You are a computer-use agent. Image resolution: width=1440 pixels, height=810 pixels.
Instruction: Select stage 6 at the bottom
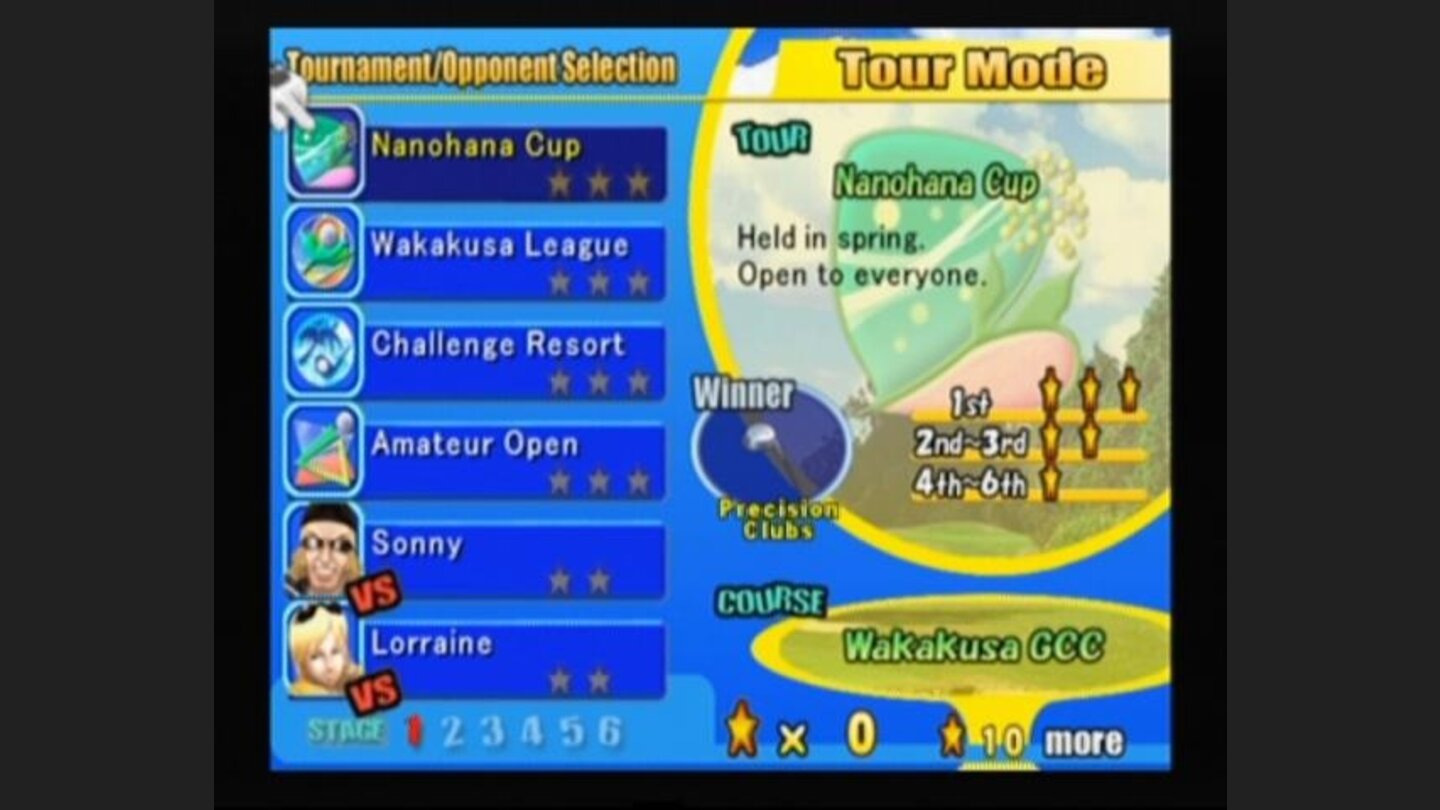point(610,734)
